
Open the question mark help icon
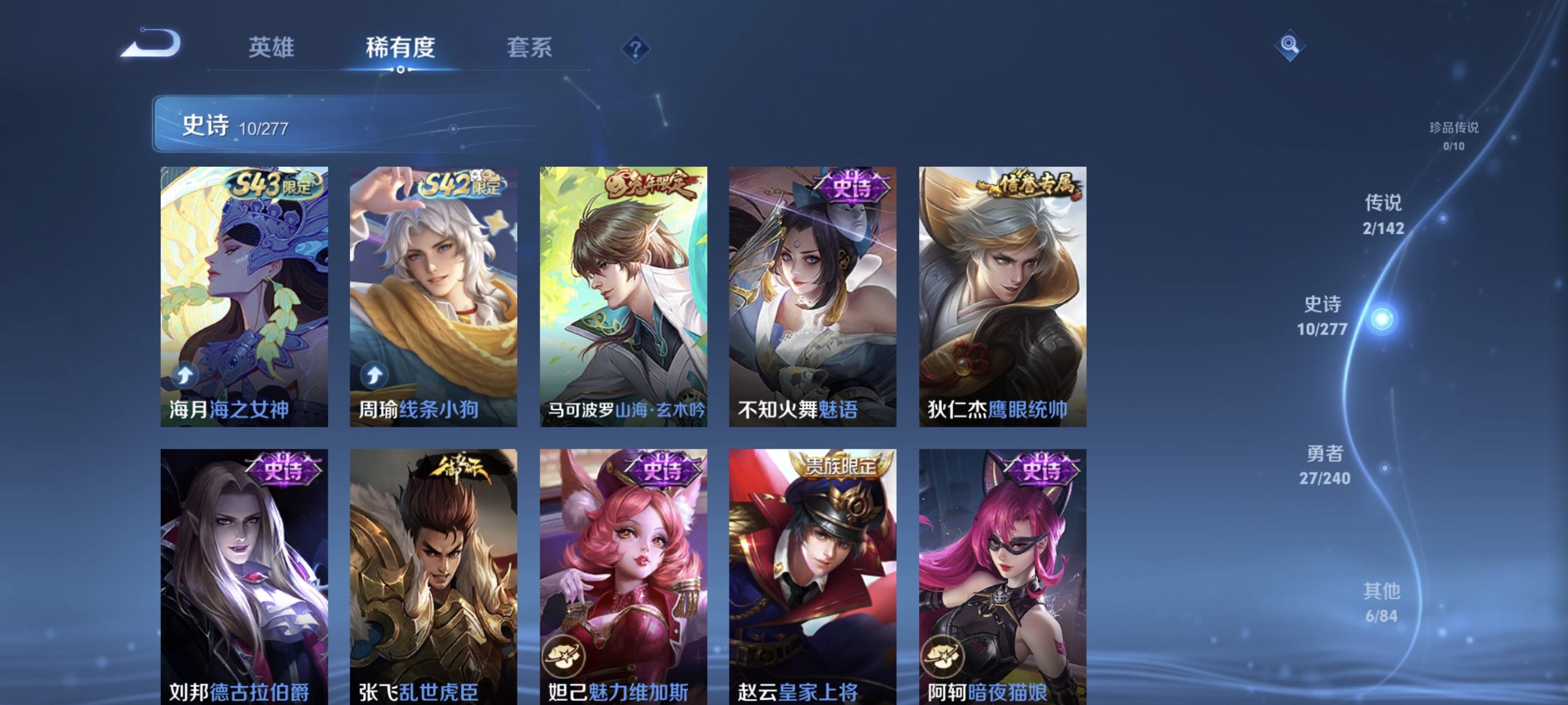[635, 50]
